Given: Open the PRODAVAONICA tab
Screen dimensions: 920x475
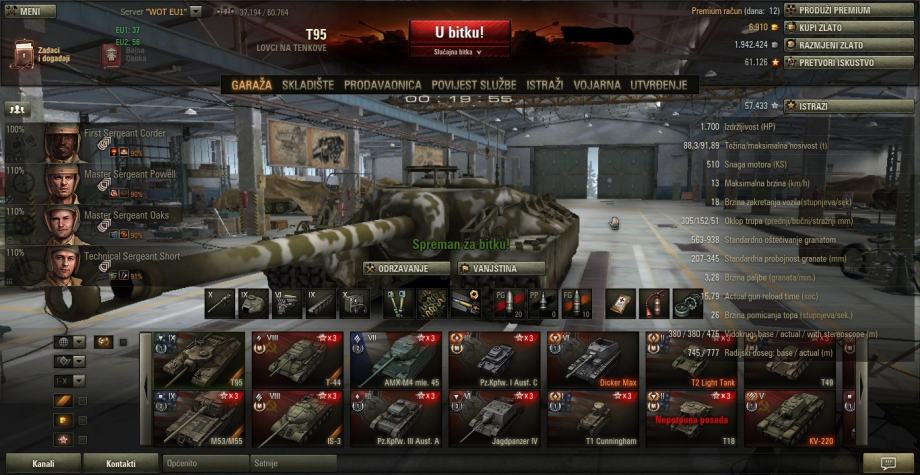Looking at the screenshot, I should pyautogui.click(x=383, y=85).
